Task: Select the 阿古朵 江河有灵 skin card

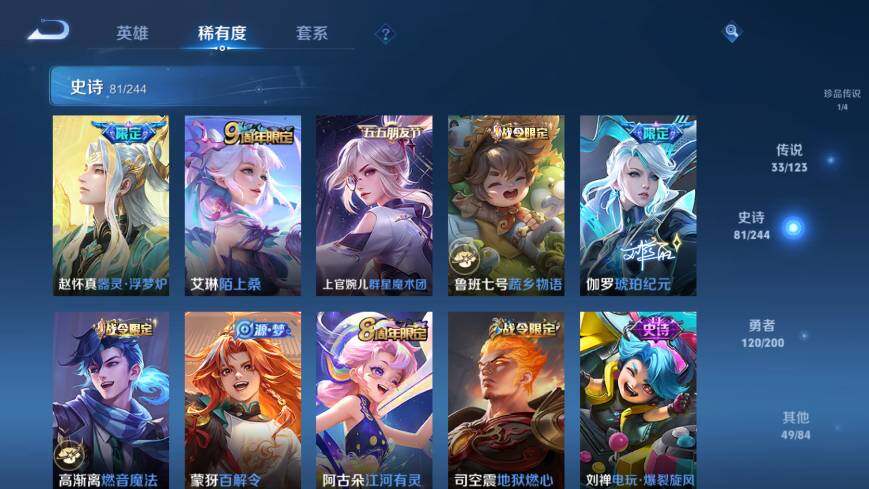Action: (x=374, y=400)
